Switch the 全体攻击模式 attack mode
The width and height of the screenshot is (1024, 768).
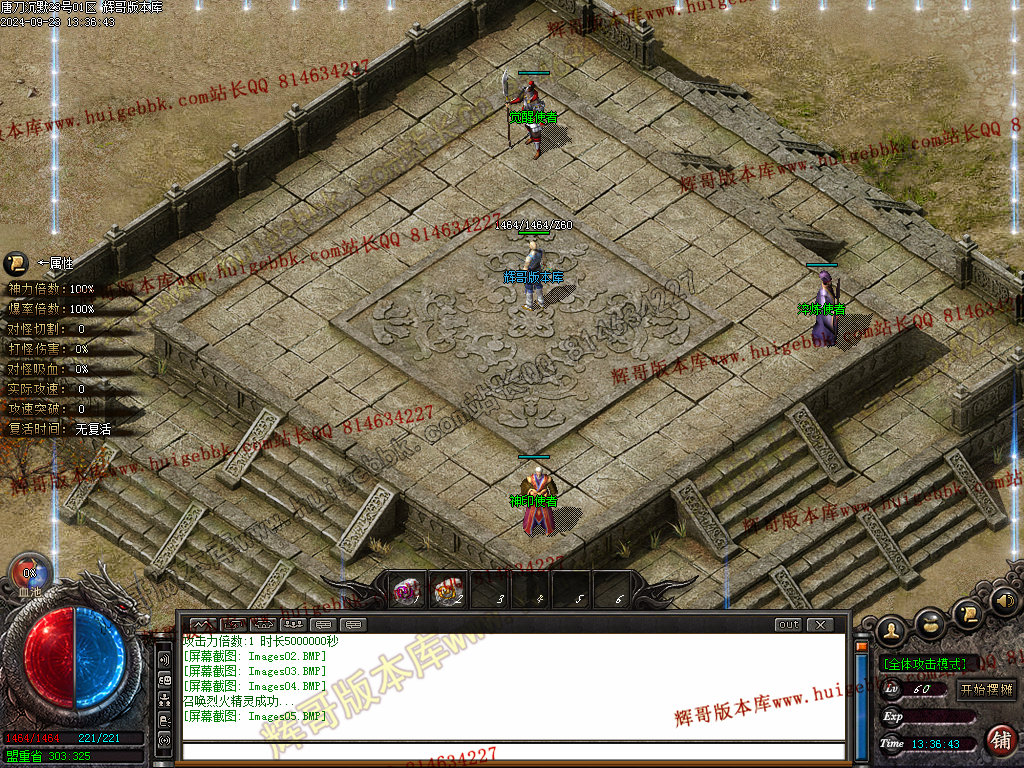coord(927,663)
